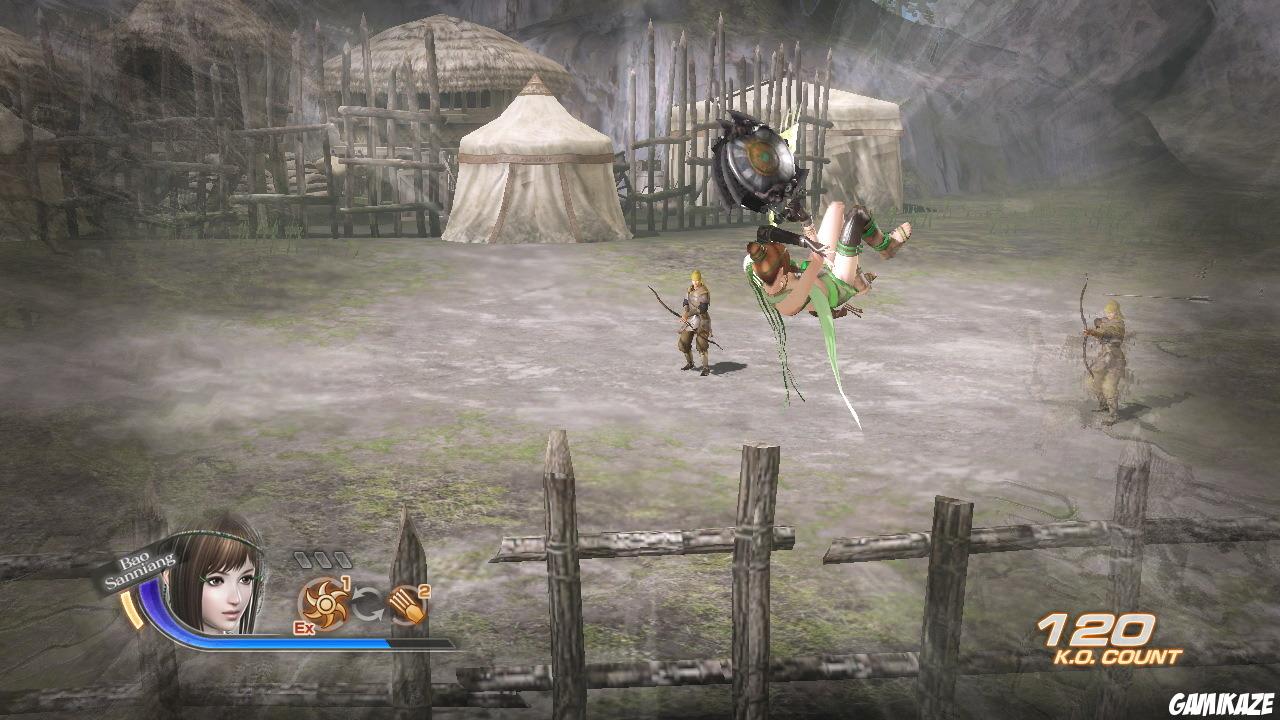Open details on the 120 kill counter
This screenshot has width=1280, height=720.
coord(1098,630)
